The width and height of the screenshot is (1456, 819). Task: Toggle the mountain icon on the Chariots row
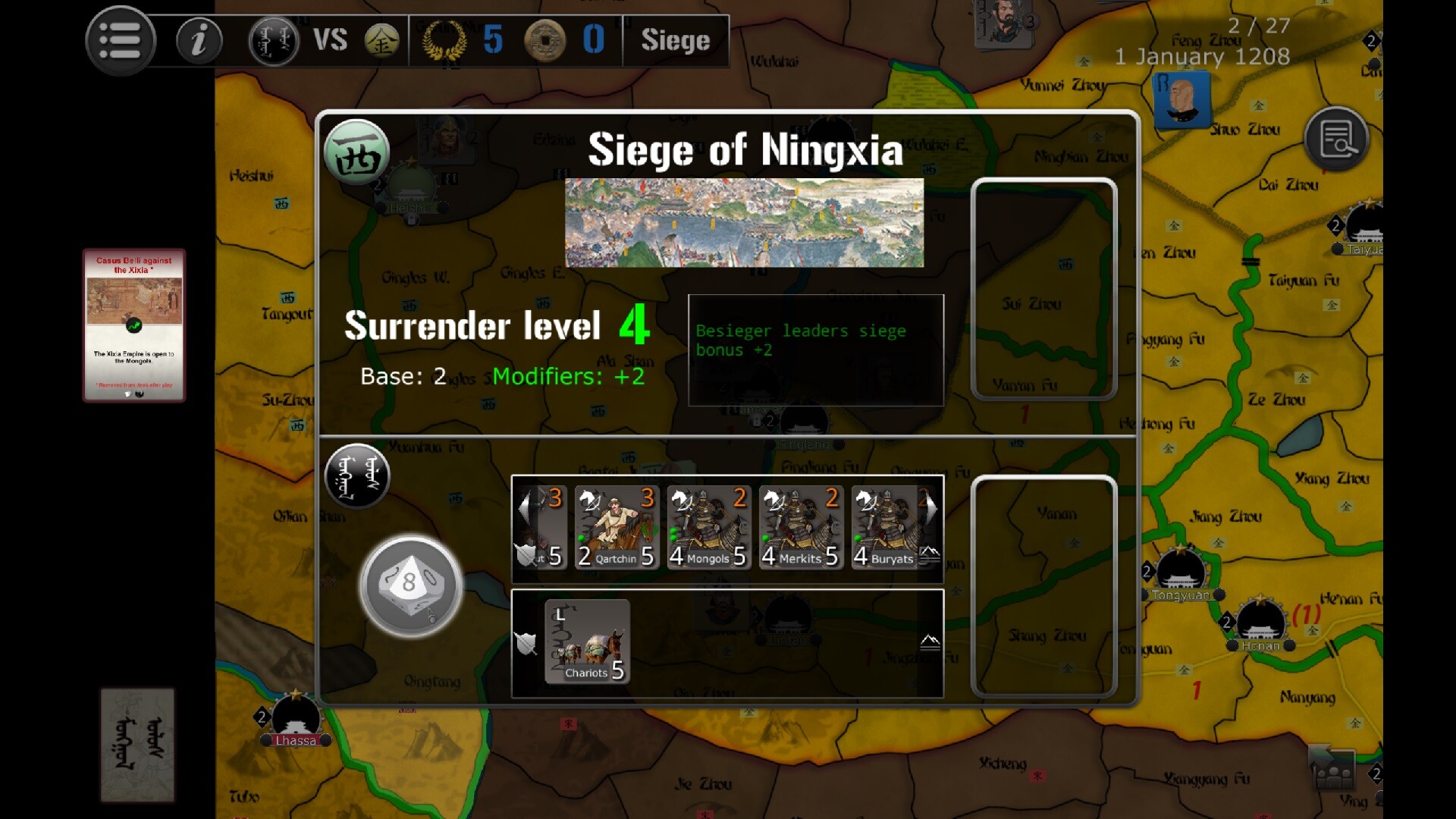click(x=929, y=642)
